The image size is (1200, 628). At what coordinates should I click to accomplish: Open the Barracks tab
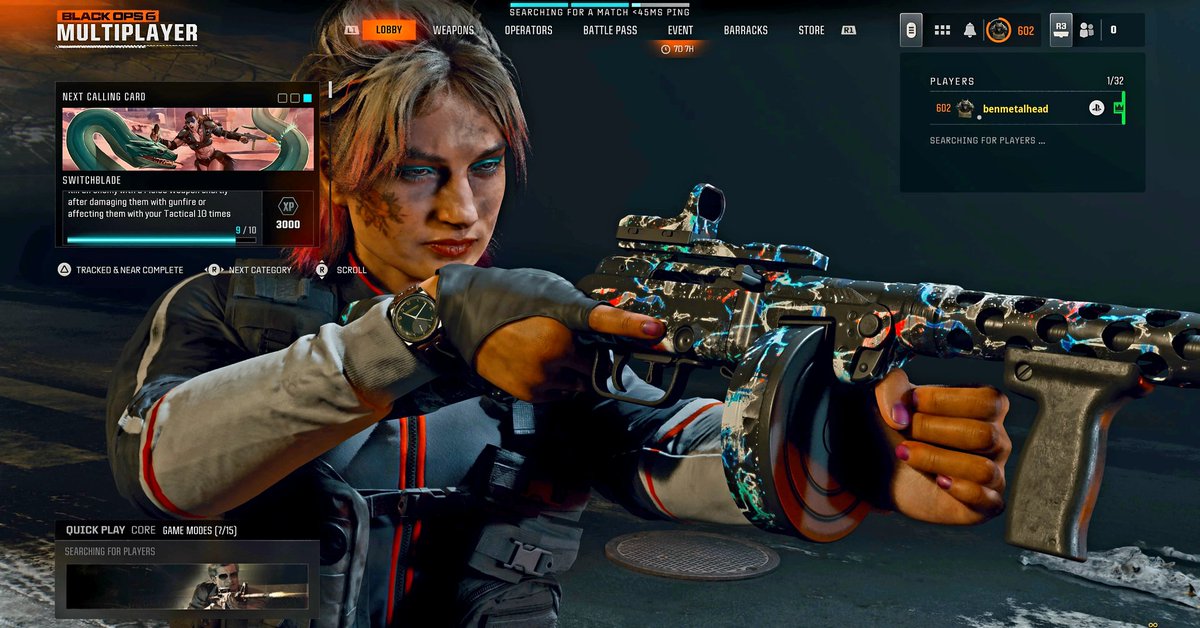tap(746, 30)
